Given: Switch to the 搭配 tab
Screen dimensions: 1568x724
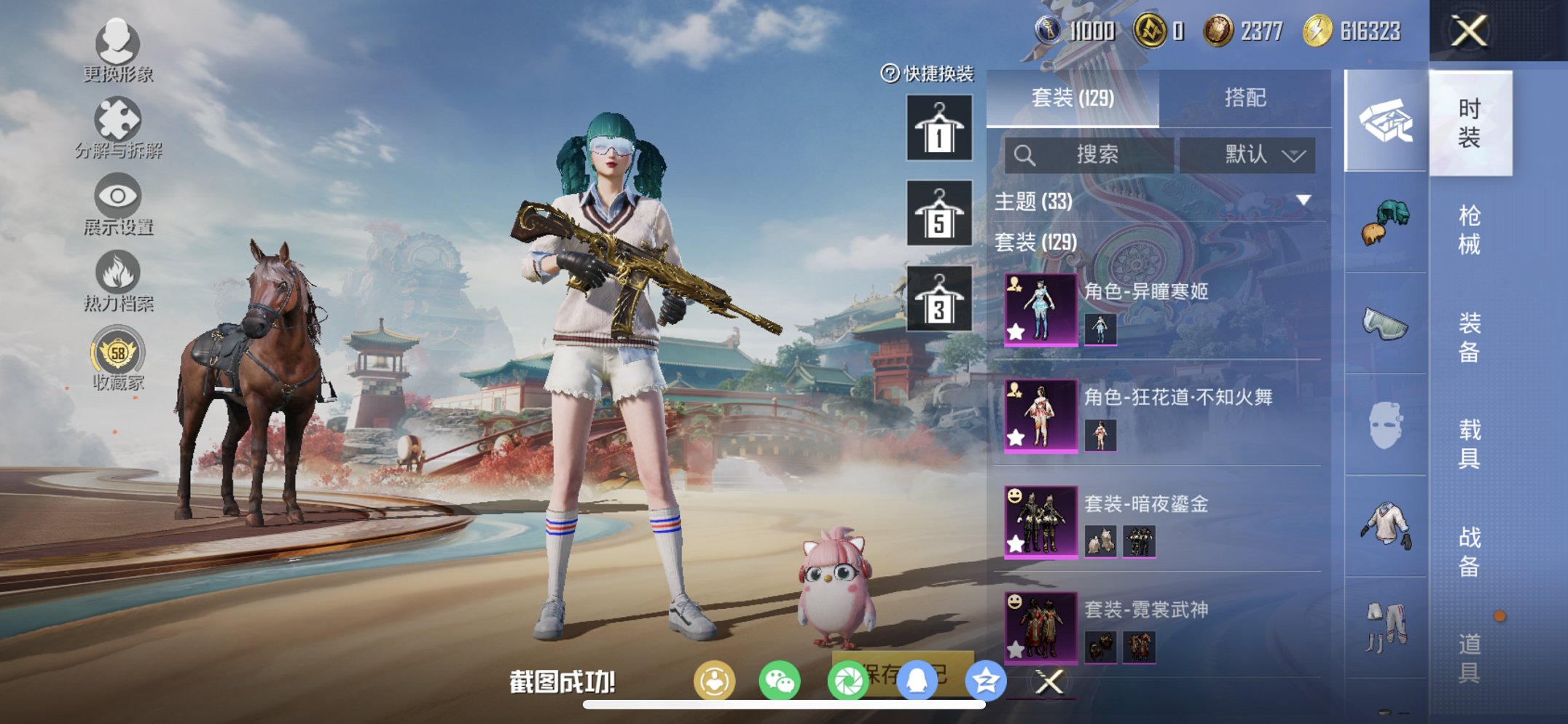Looking at the screenshot, I should (1244, 98).
